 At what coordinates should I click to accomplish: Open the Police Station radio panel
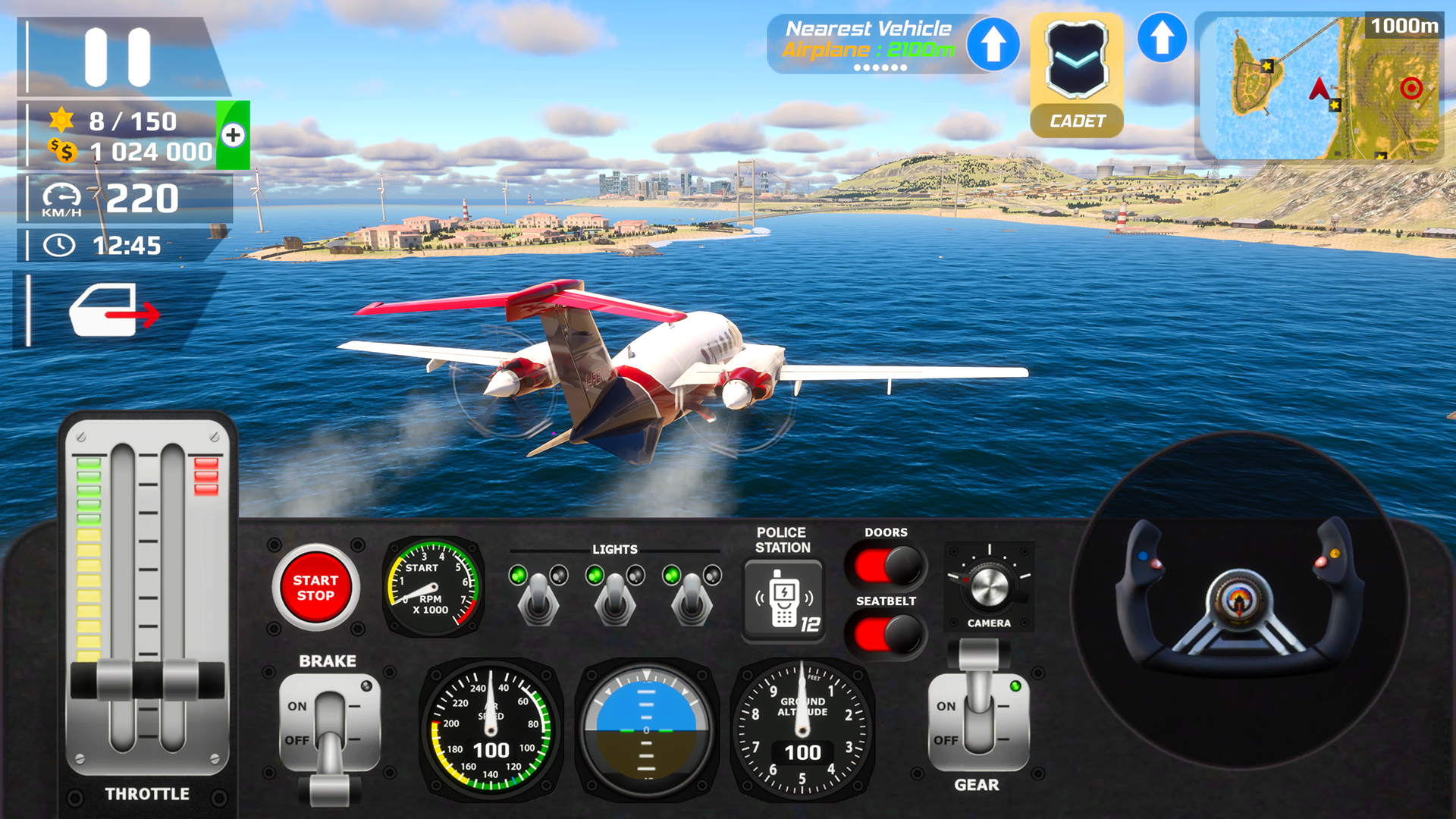coord(785,599)
